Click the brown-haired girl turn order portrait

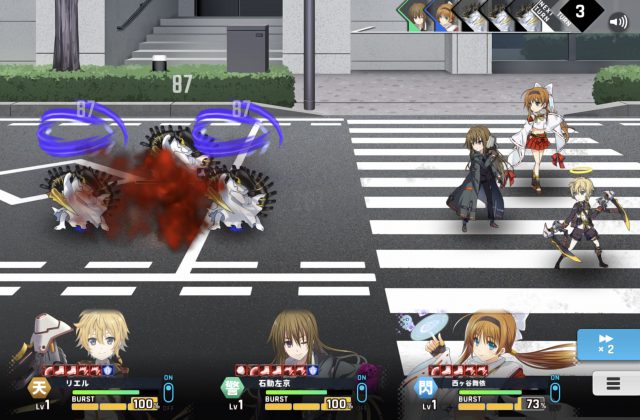[x=418, y=16]
